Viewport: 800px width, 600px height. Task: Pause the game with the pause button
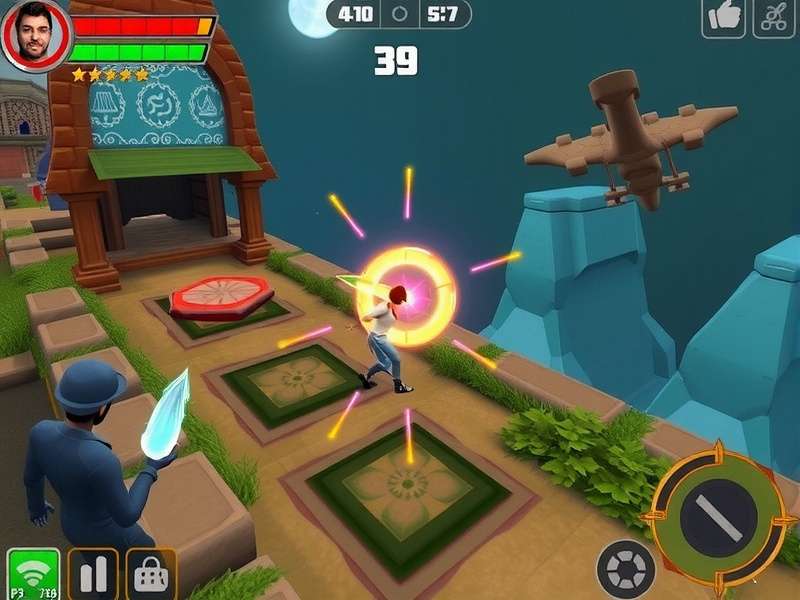tap(93, 575)
